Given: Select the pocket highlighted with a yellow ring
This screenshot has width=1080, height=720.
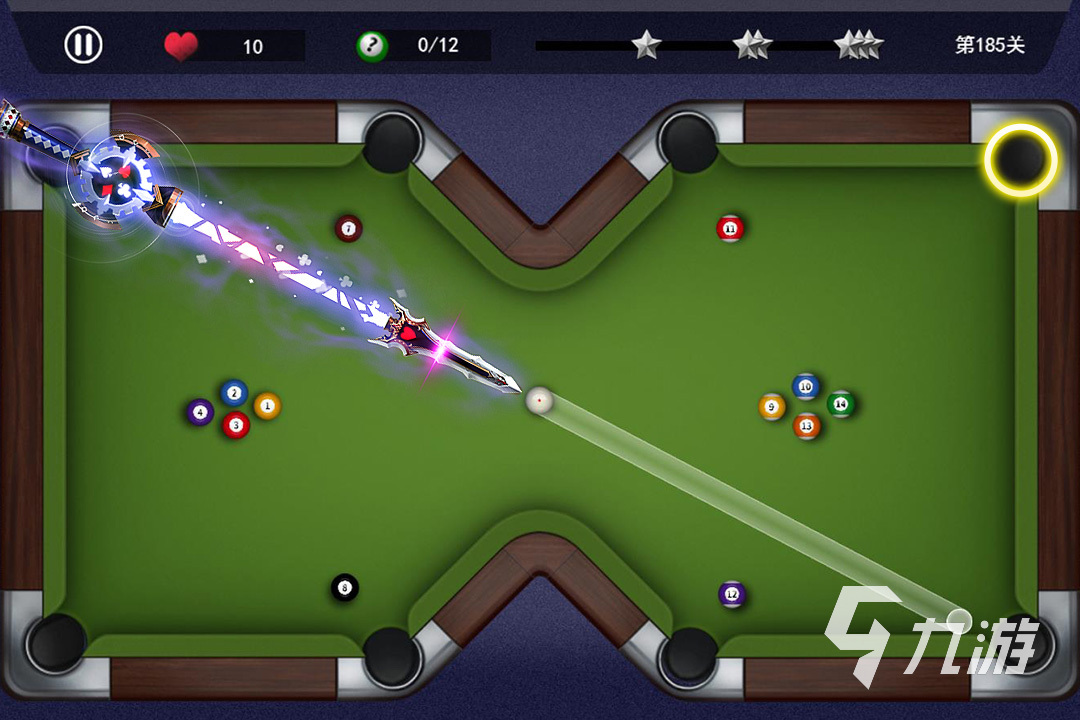Looking at the screenshot, I should click(x=1020, y=159).
